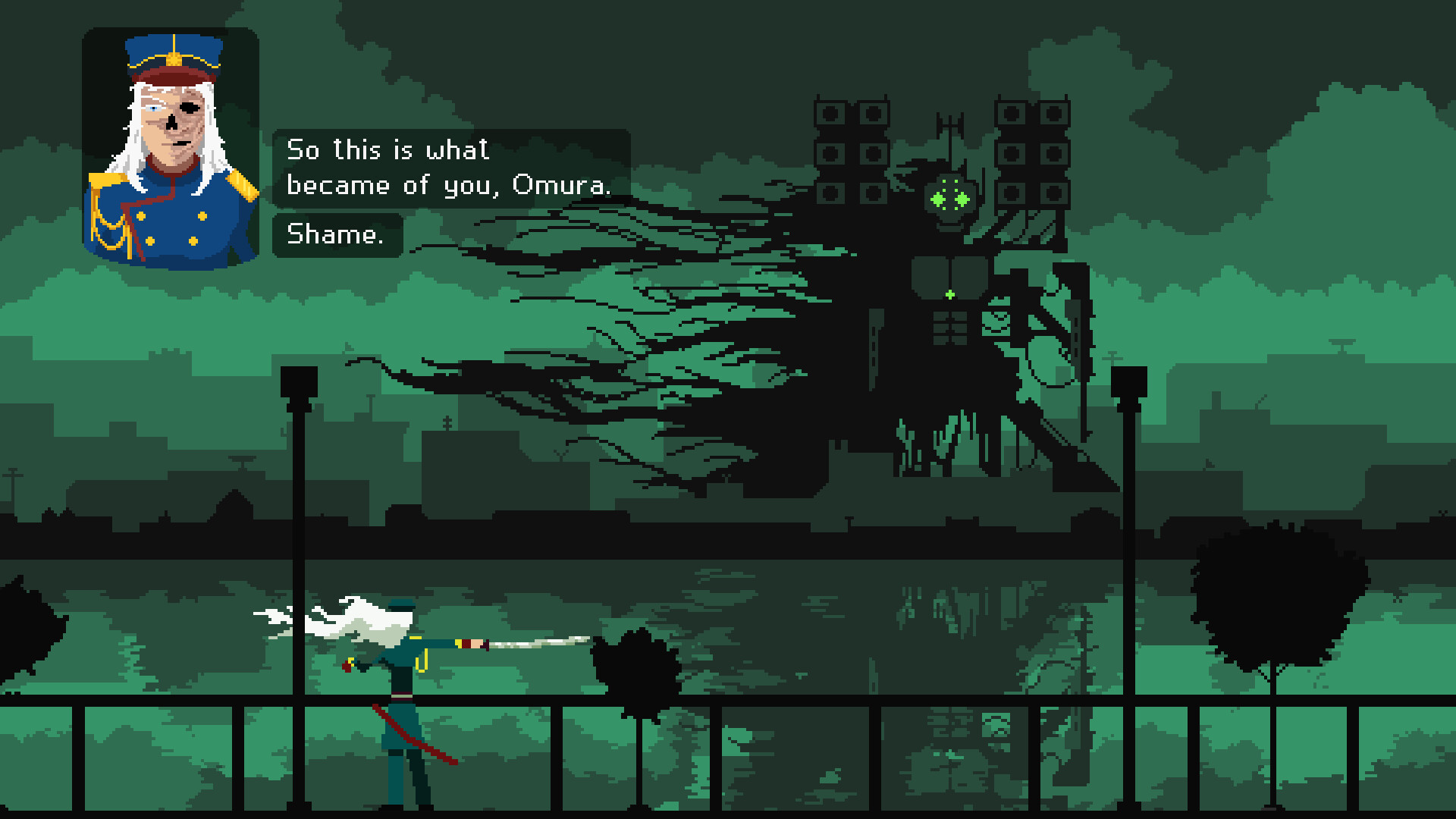Expand the dialogue box reading 'Shame.'

click(337, 234)
